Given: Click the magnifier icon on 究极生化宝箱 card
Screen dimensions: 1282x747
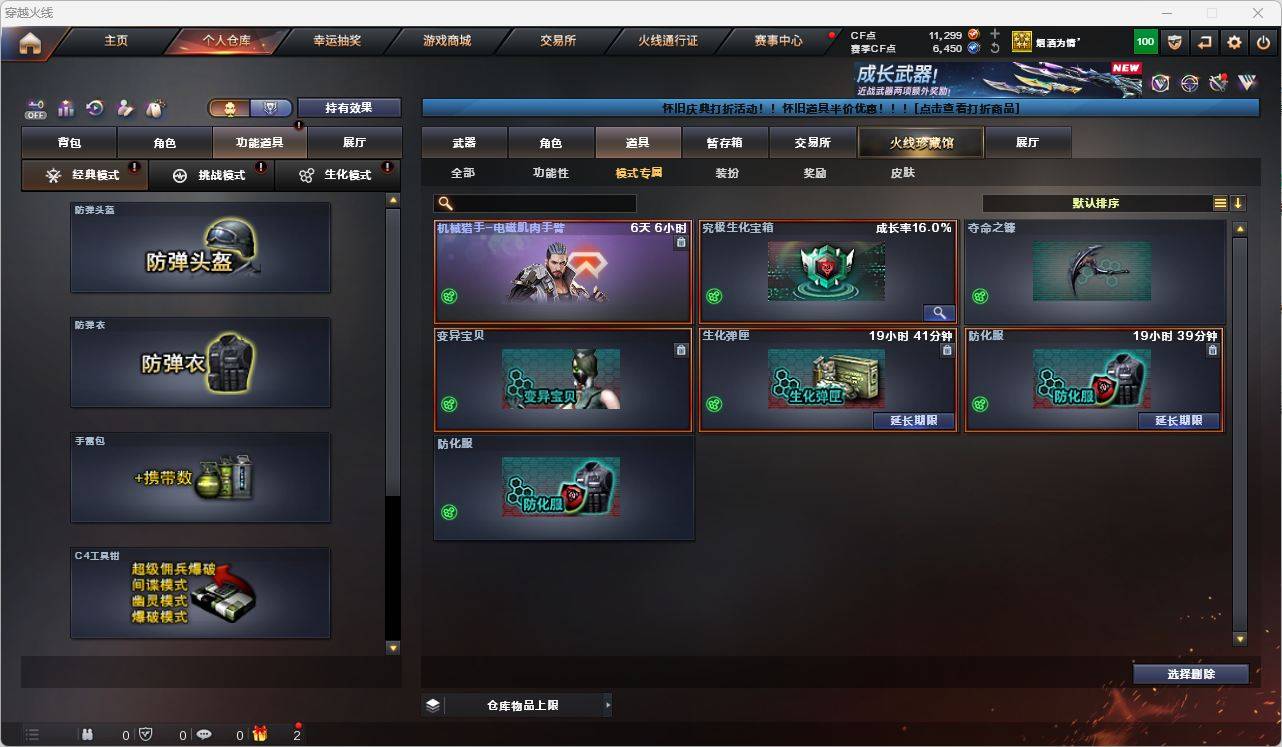Looking at the screenshot, I should click(x=938, y=312).
